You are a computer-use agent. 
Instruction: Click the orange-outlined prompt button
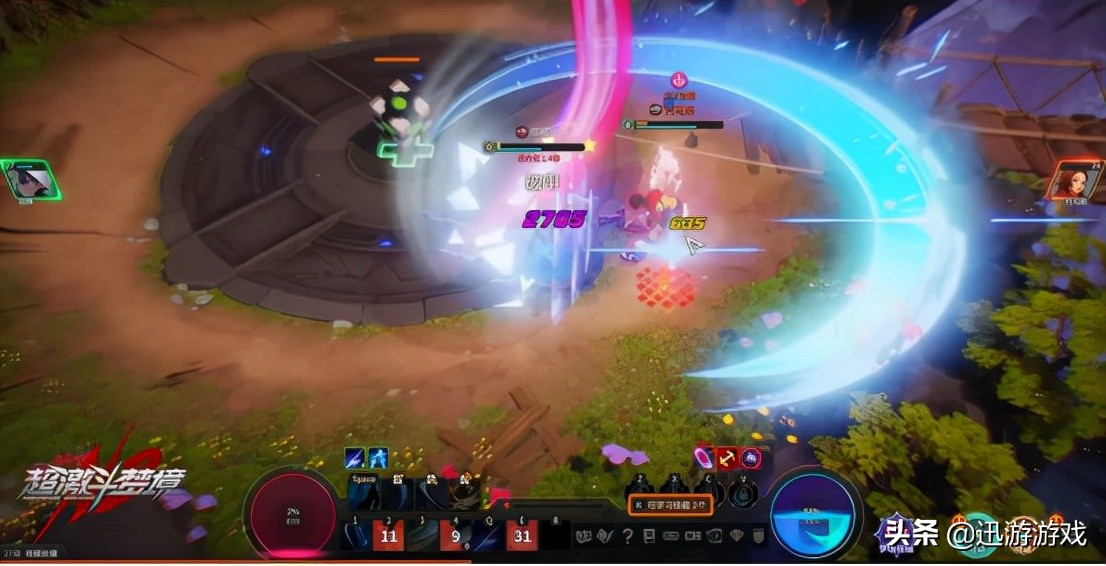point(670,505)
